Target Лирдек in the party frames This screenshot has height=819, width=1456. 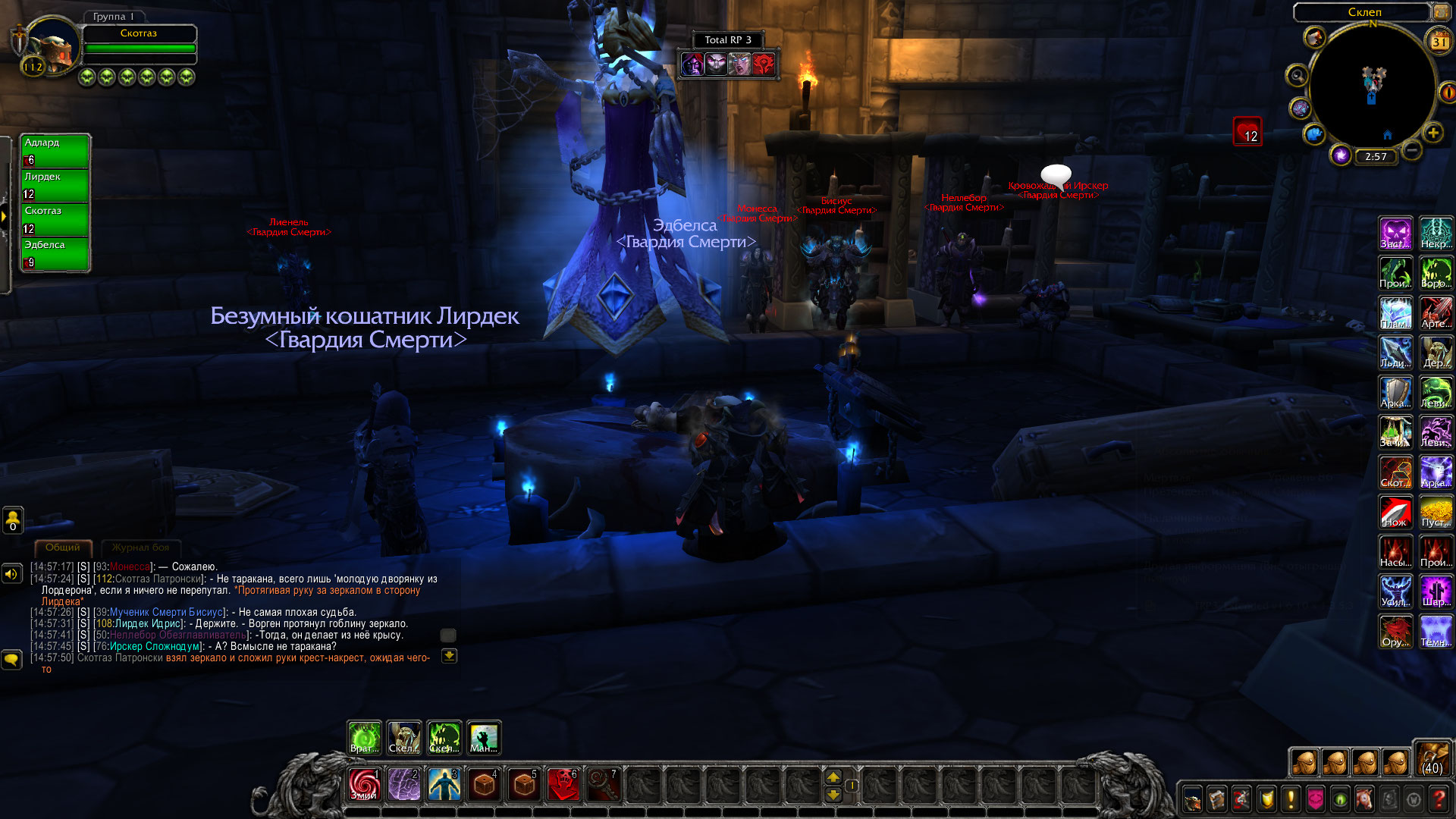(x=55, y=185)
